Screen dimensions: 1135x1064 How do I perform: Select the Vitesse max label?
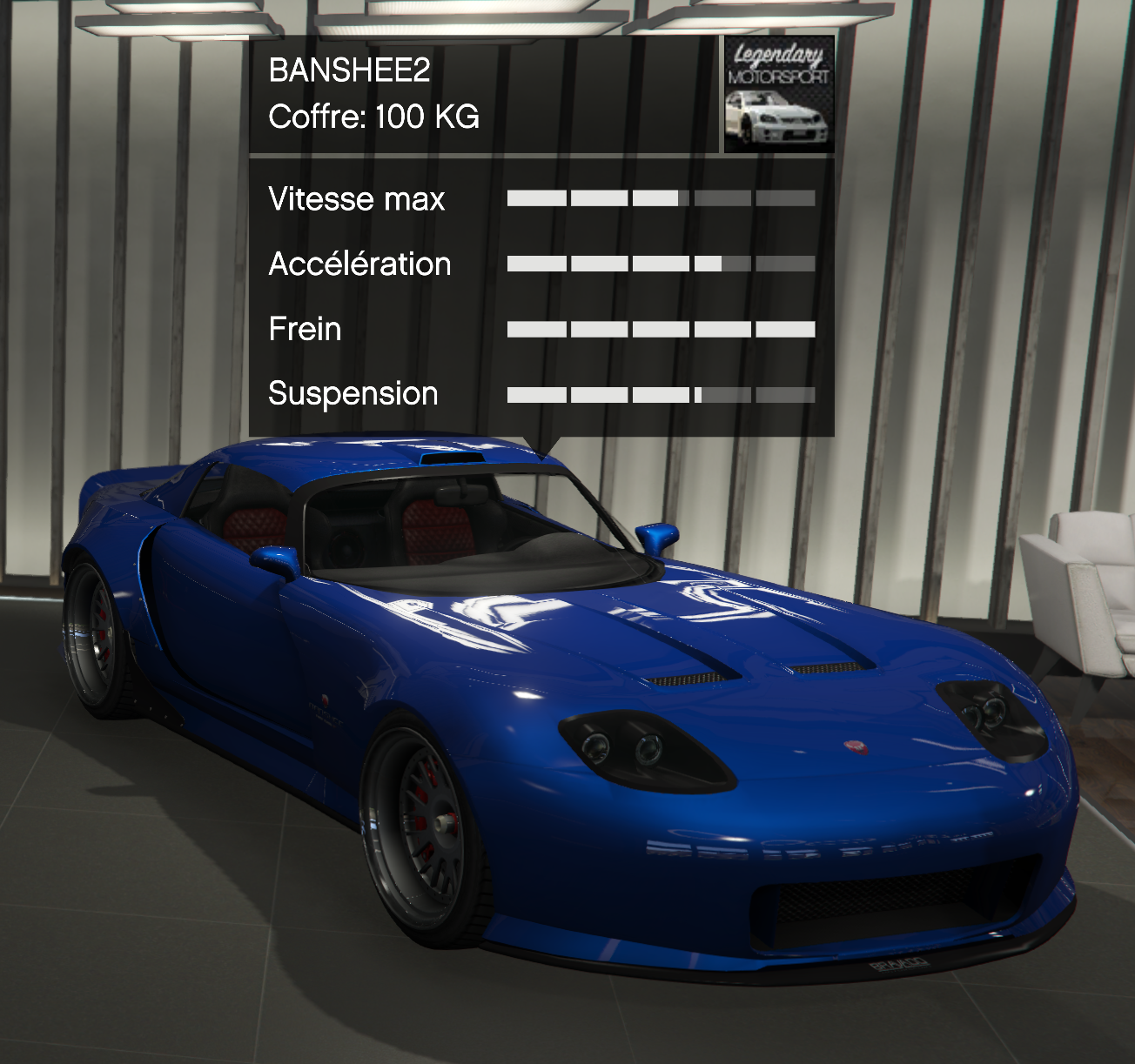coord(357,199)
